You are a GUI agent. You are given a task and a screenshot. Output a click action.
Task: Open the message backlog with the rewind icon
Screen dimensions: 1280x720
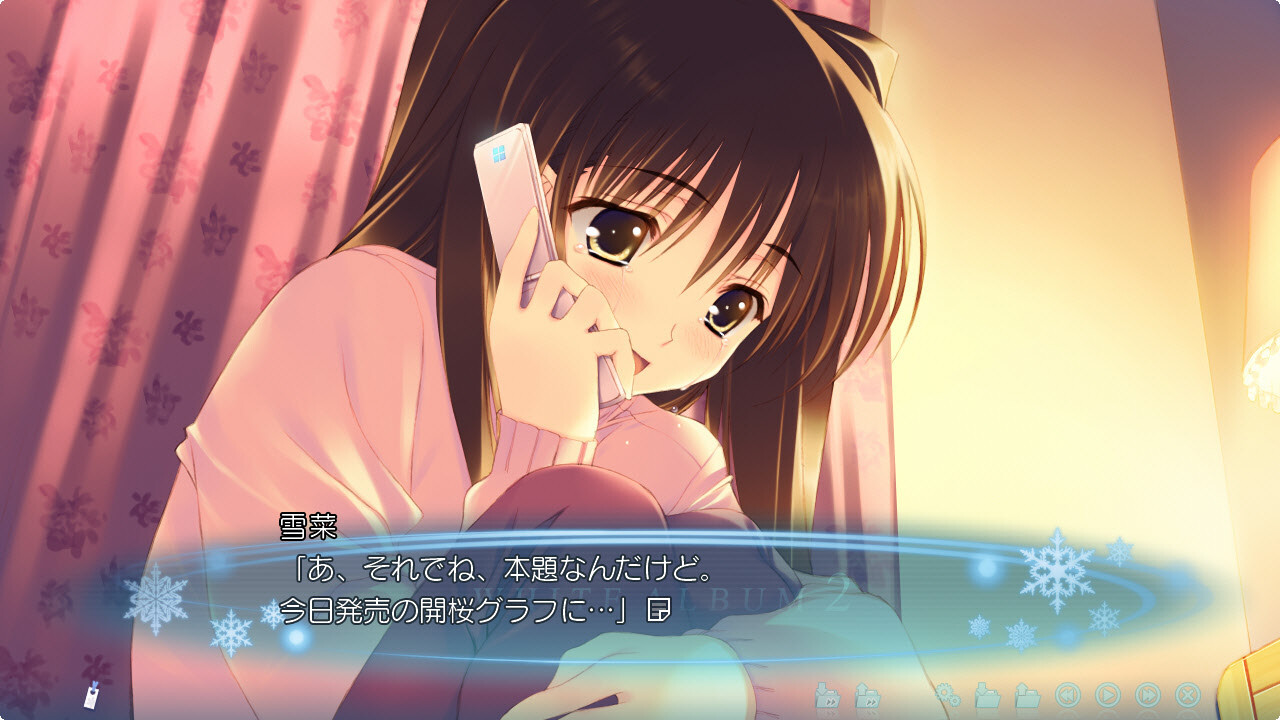pos(1068,693)
